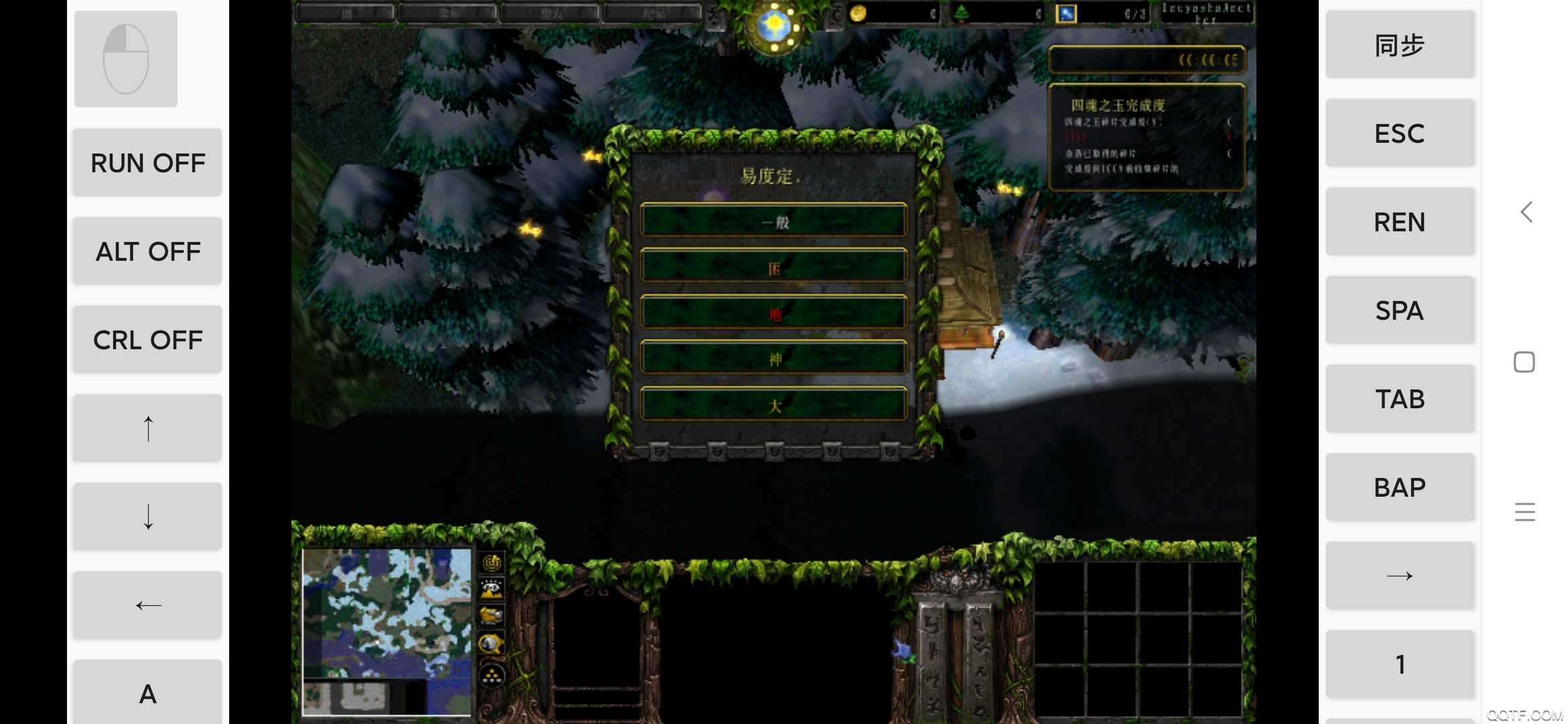Tap the square recent-apps button on right edge
The image size is (1568, 724).
click(x=1525, y=361)
